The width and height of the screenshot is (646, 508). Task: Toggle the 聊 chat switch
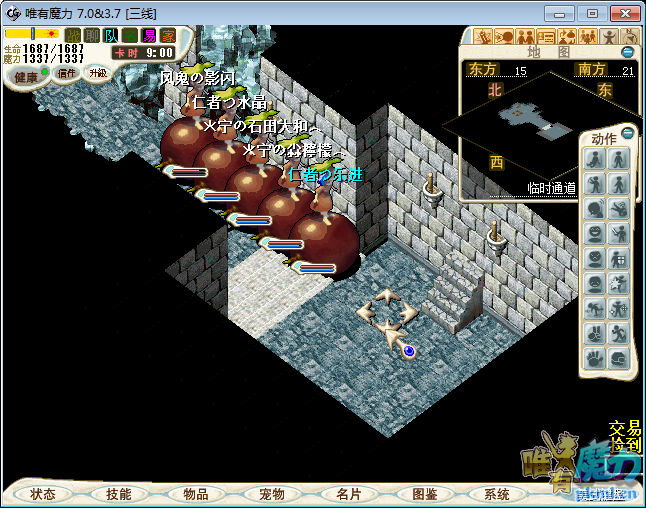[92, 35]
